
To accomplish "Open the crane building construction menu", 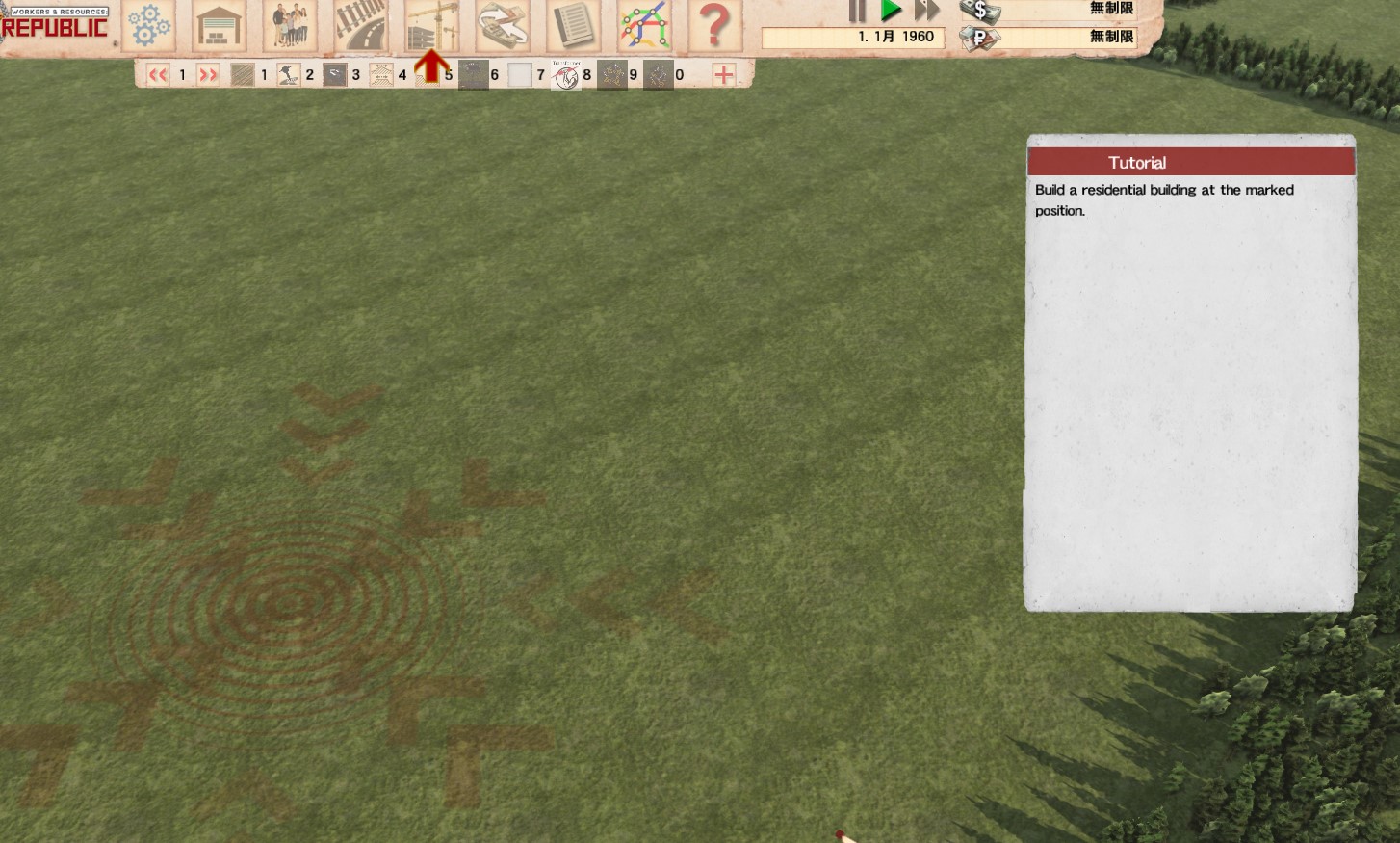I will 430,25.
